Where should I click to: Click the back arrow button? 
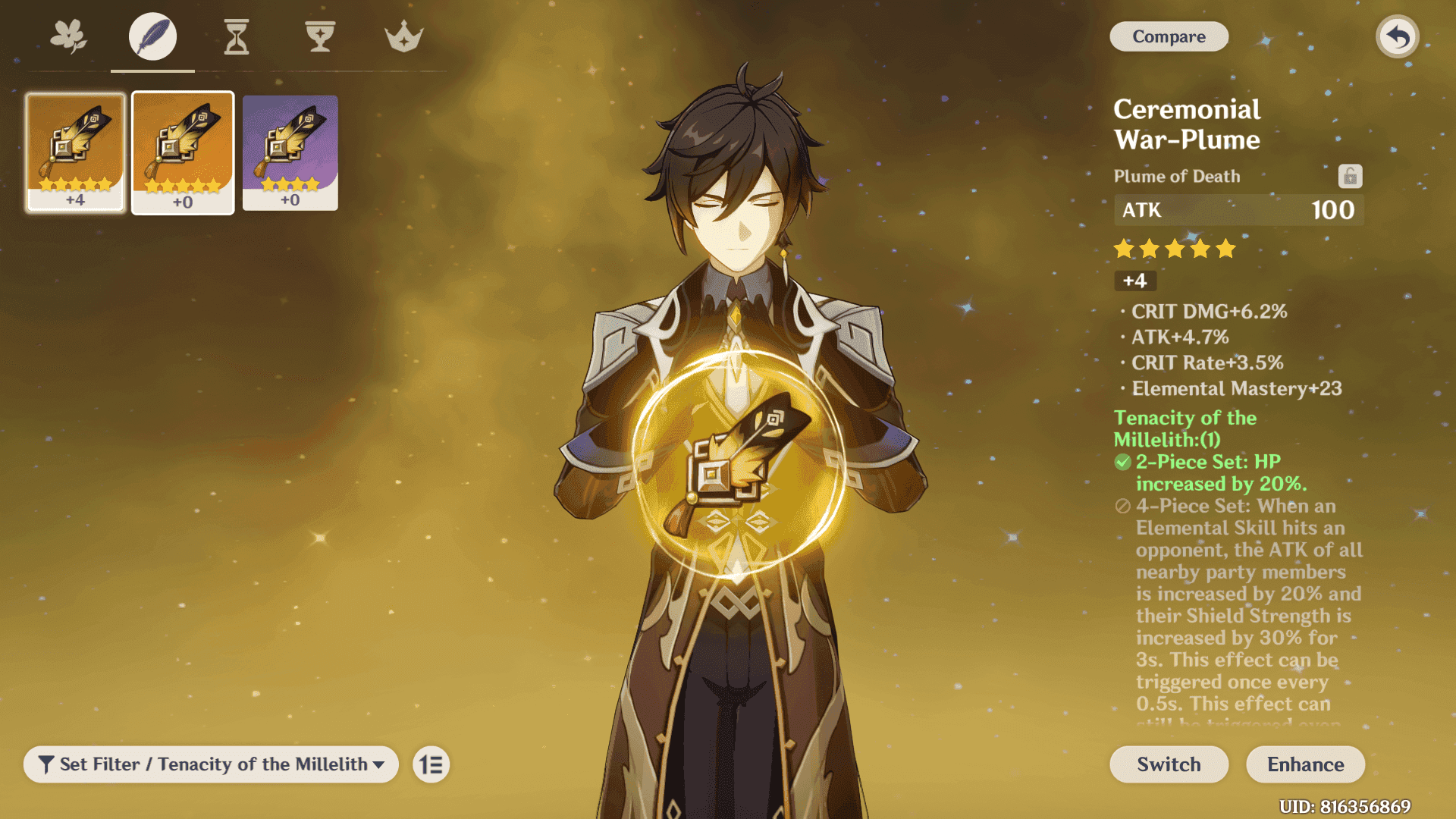click(1397, 36)
